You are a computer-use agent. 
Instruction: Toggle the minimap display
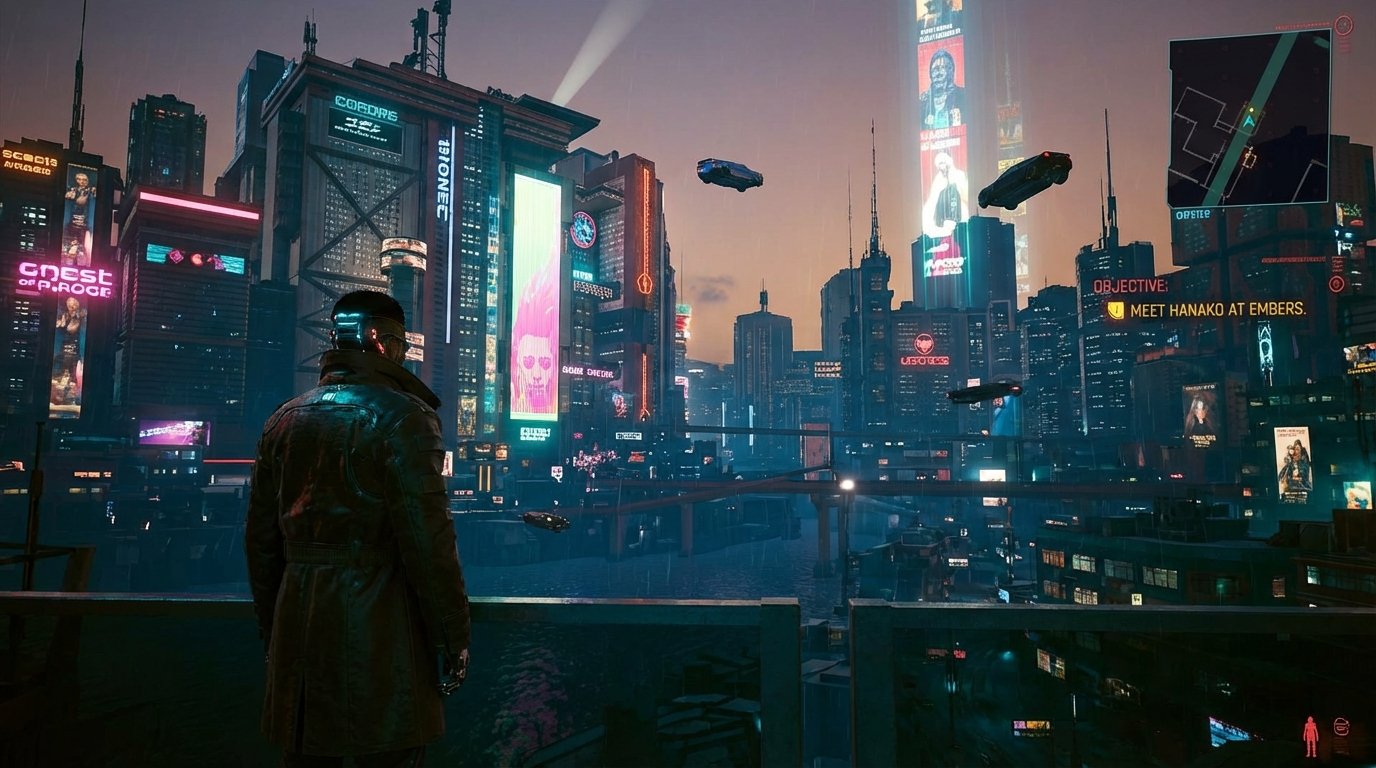1248,115
